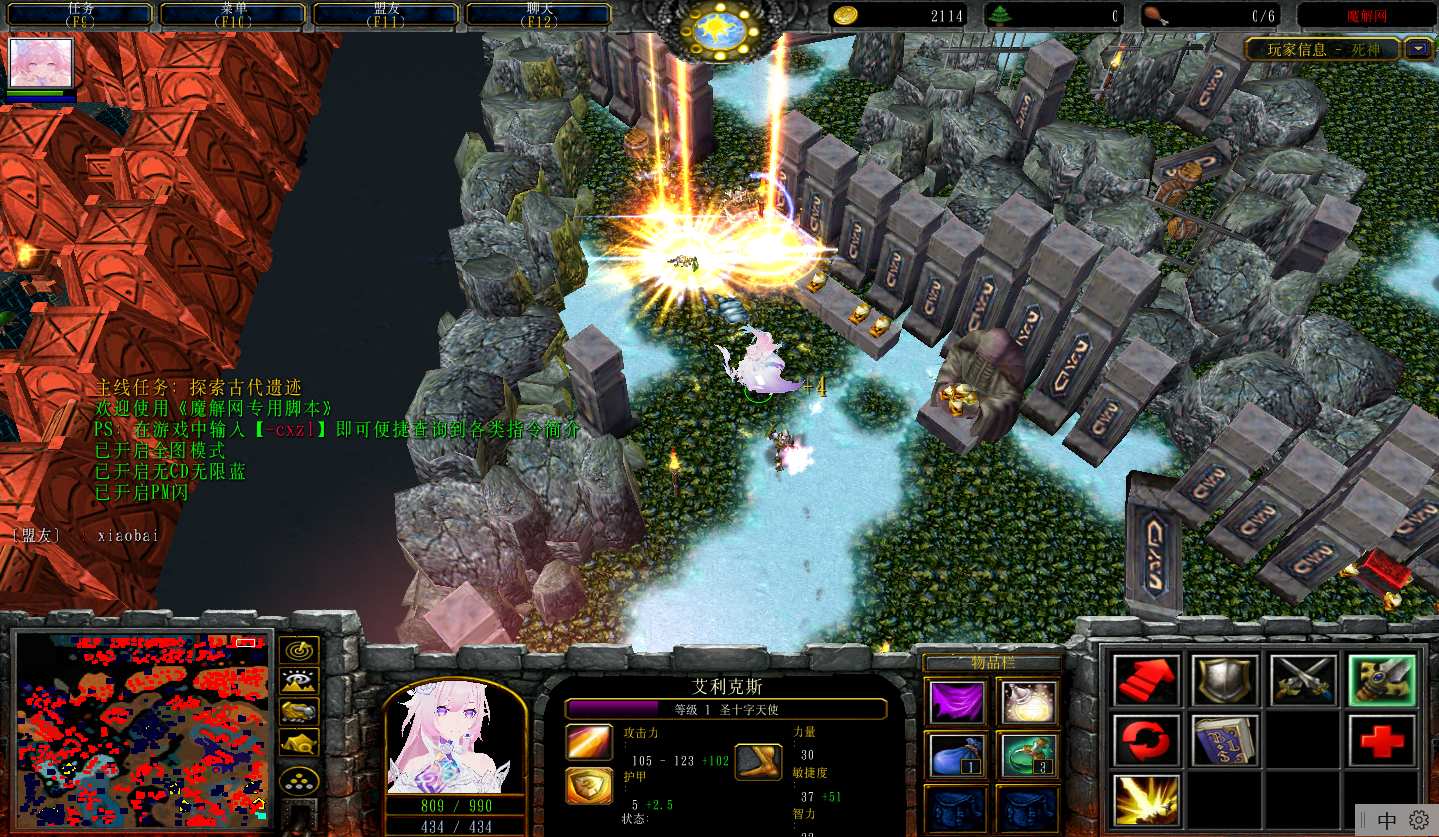Open the 盟友 (Allies) menu
1439x837 pixels.
386,14
